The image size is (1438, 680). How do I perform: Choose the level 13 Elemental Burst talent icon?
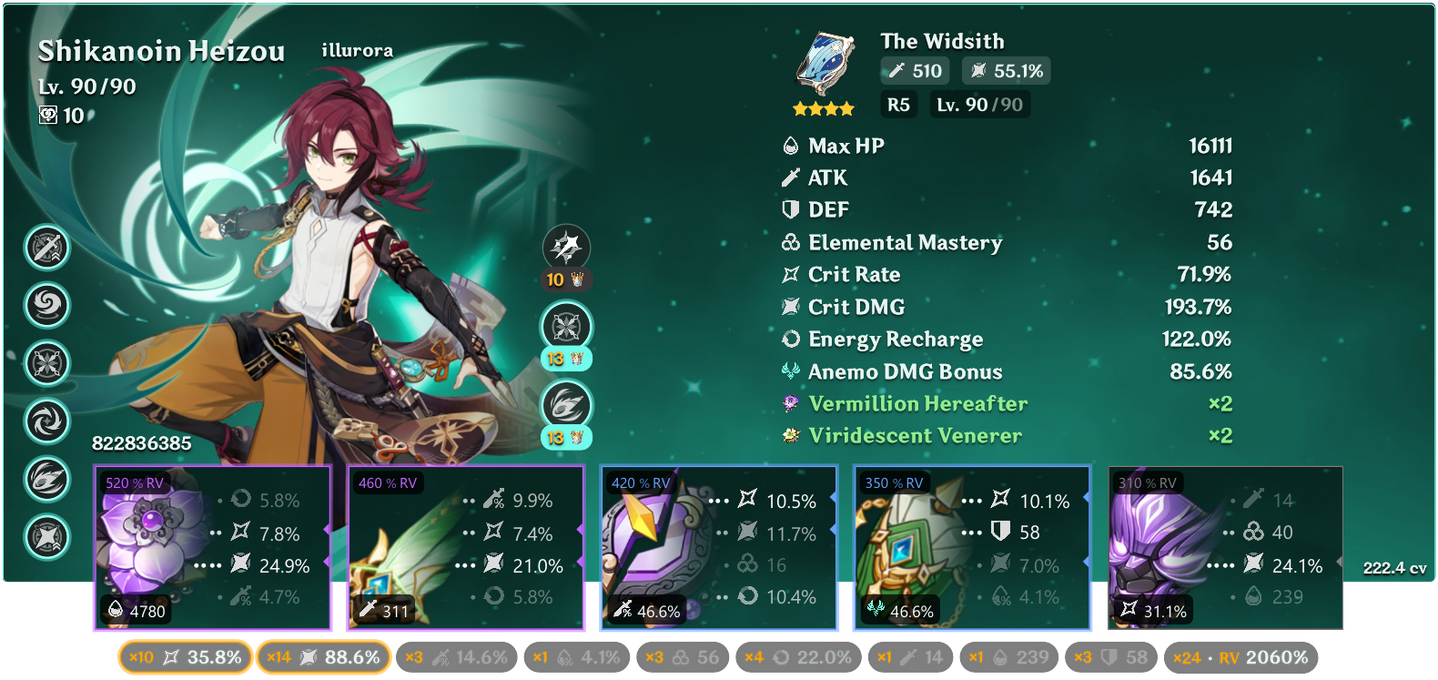tap(566, 405)
